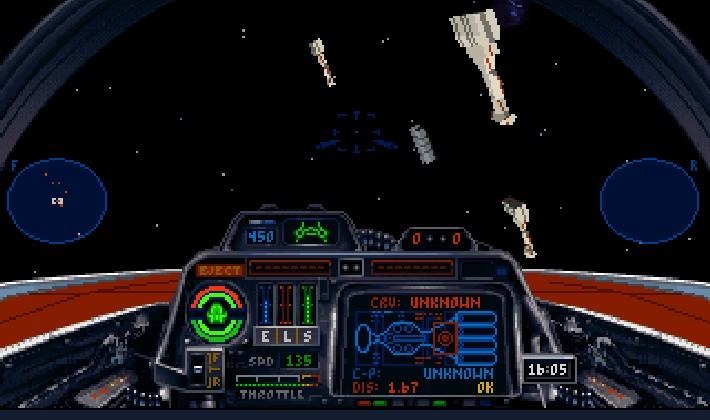Toggle the L laser power button
This screenshot has width=710, height=420.
(x=286, y=336)
